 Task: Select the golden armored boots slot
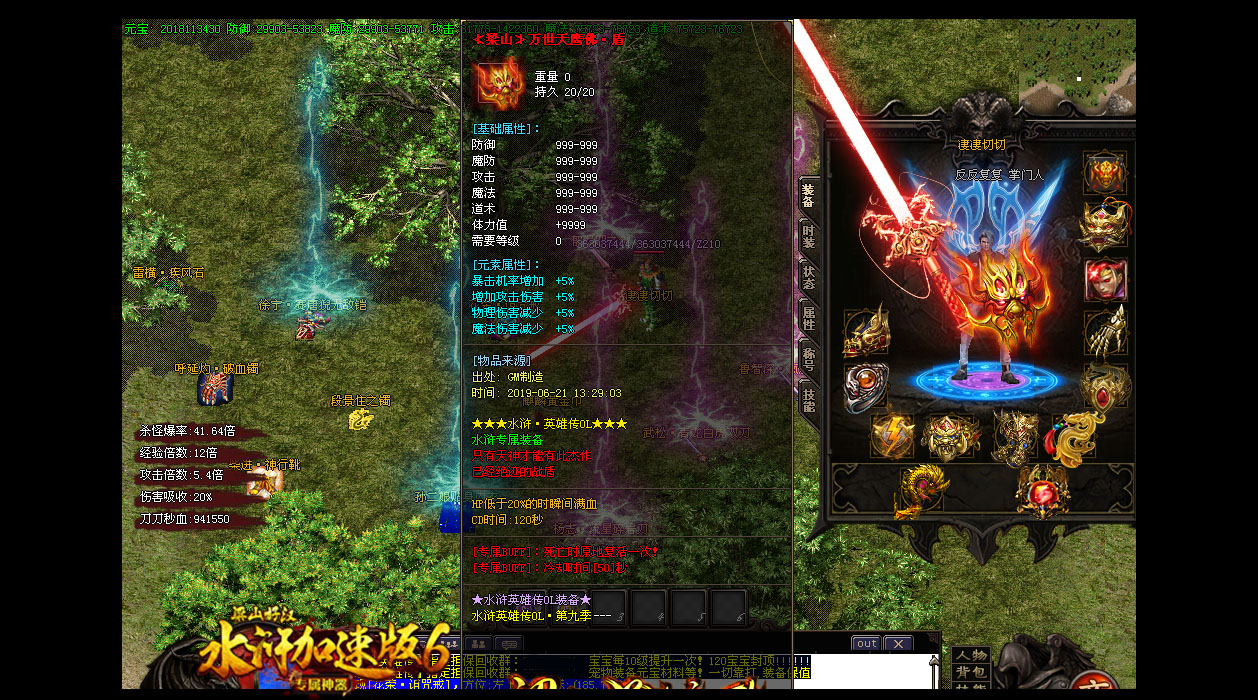point(1012,436)
